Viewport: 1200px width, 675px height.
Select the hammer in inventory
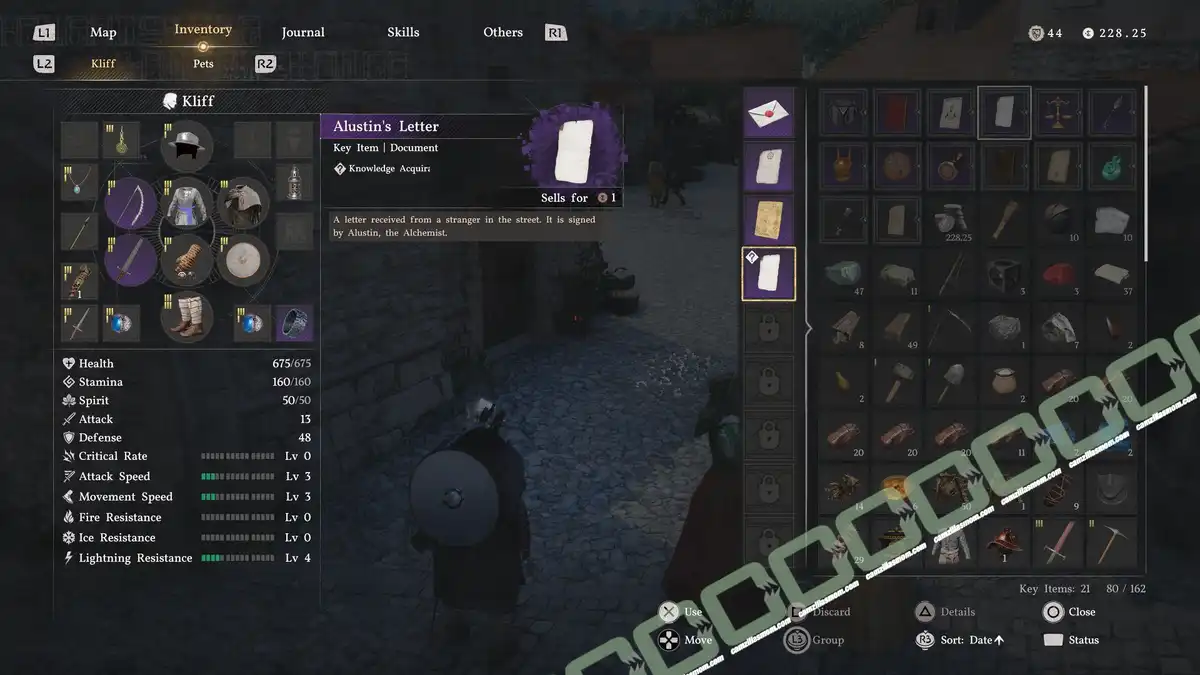pos(896,381)
